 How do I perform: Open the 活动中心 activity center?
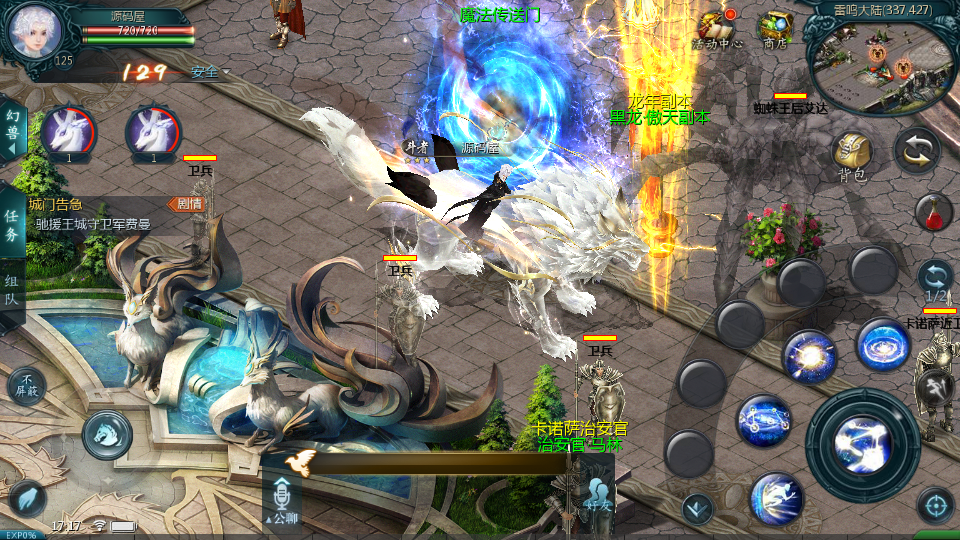tap(717, 28)
